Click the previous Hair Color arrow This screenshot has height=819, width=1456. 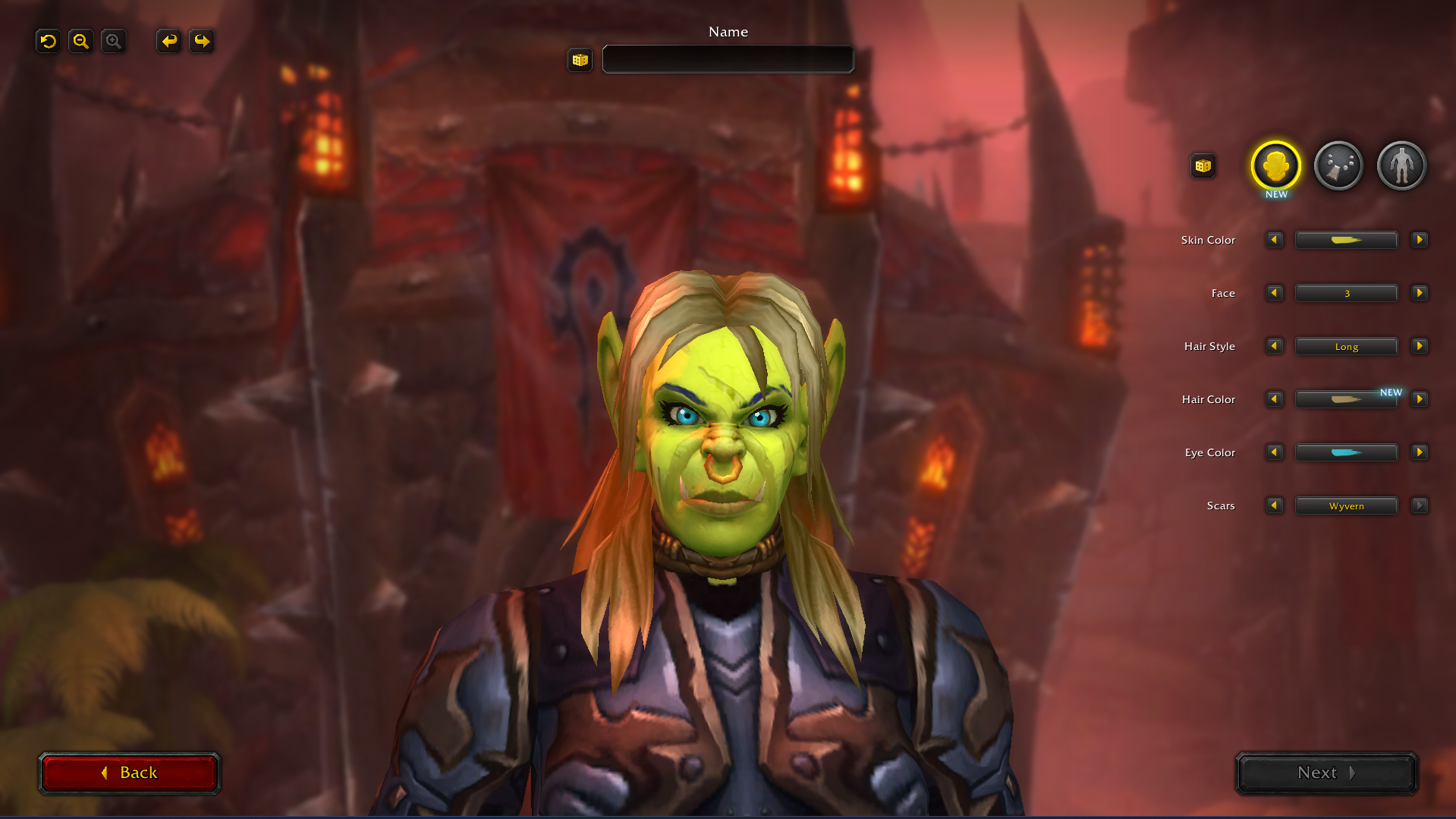[1274, 399]
